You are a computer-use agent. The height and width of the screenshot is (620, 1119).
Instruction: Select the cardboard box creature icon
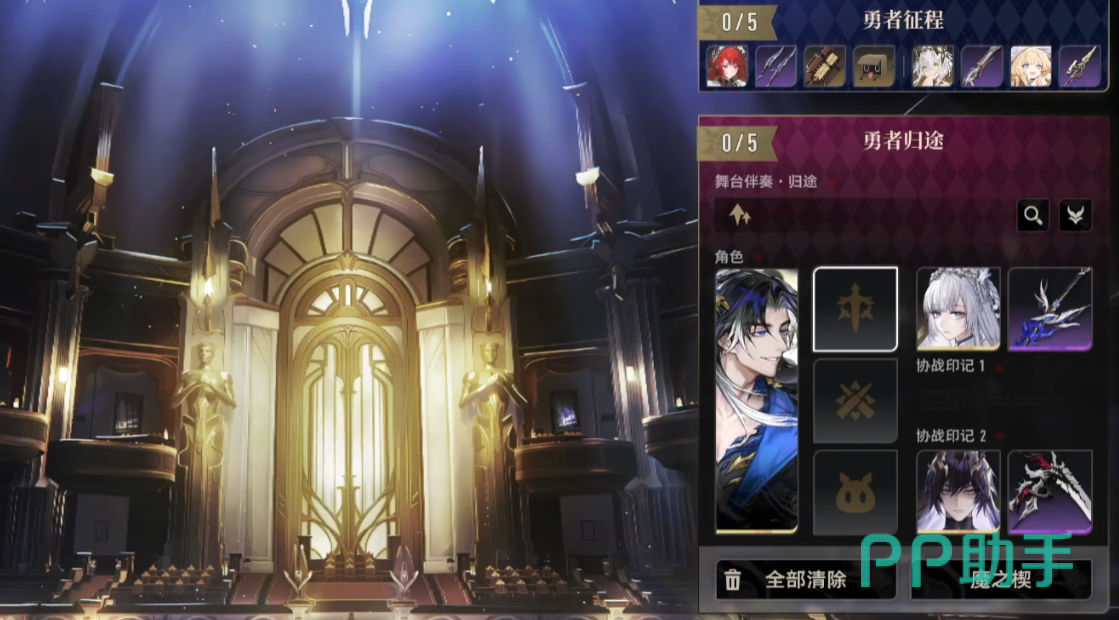[874, 66]
